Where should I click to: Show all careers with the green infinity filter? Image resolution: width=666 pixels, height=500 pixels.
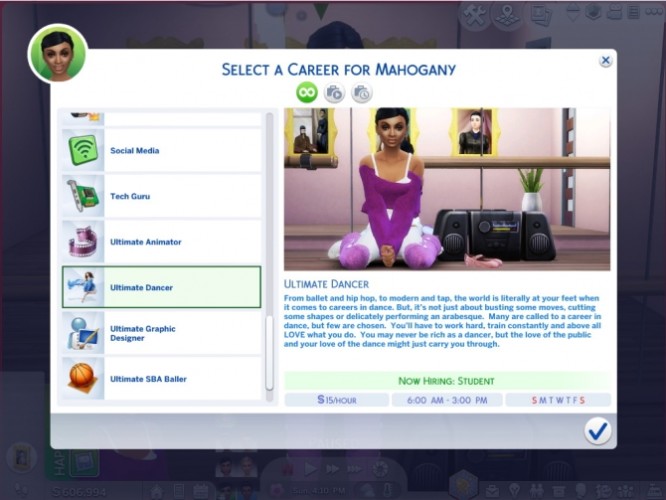click(306, 93)
